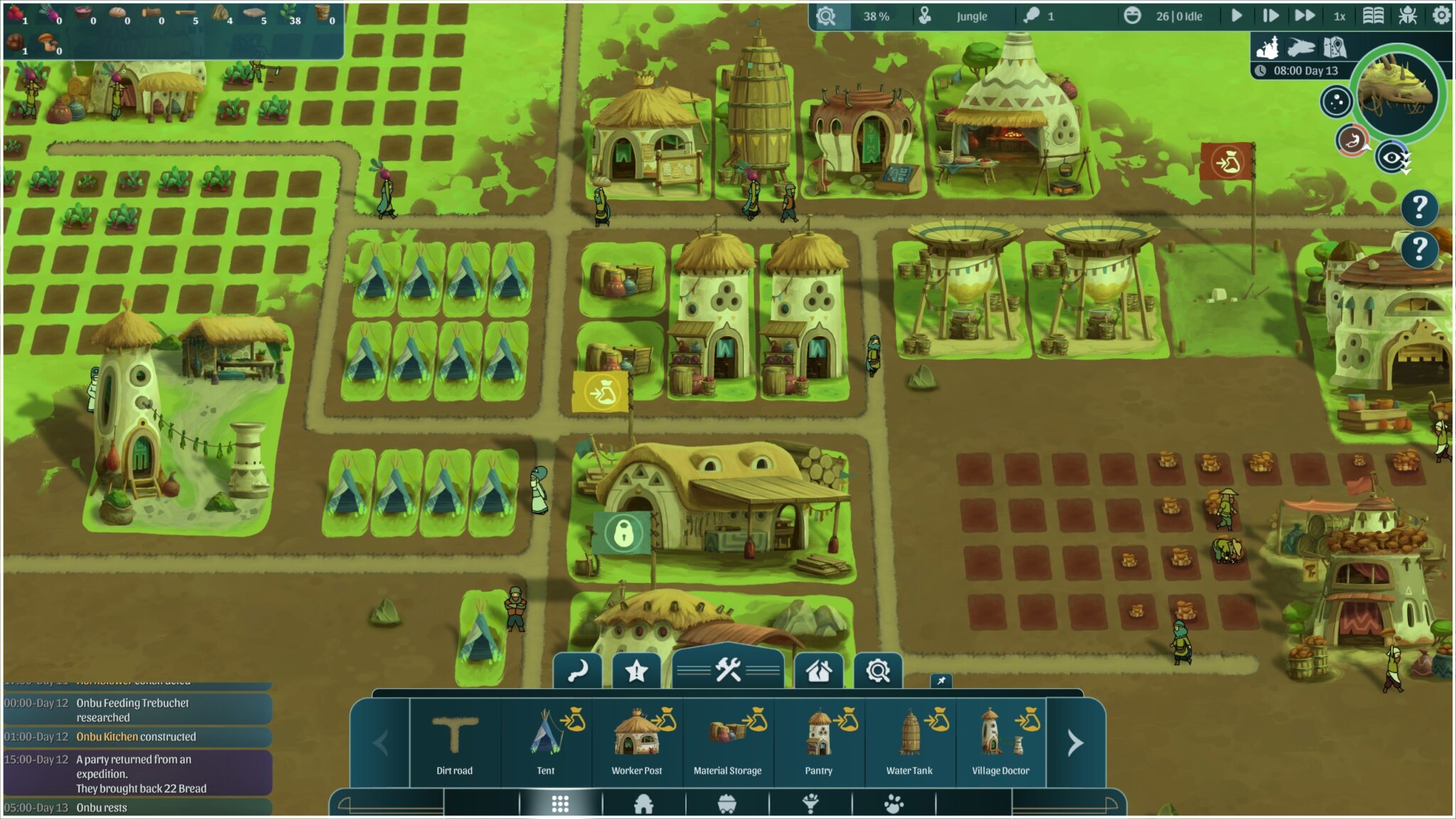The width and height of the screenshot is (1456, 819).
Task: Select the Material Storage building
Action: point(727,743)
